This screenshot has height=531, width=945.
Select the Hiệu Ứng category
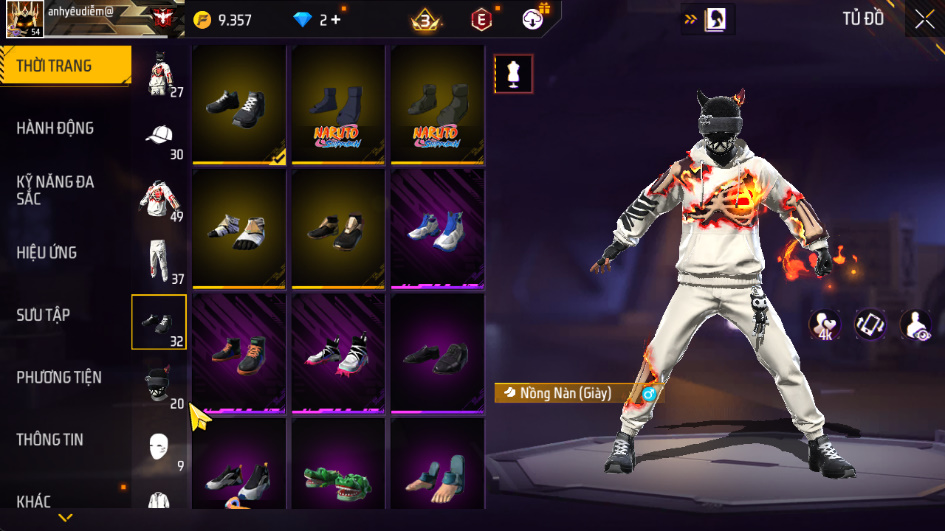(x=47, y=253)
